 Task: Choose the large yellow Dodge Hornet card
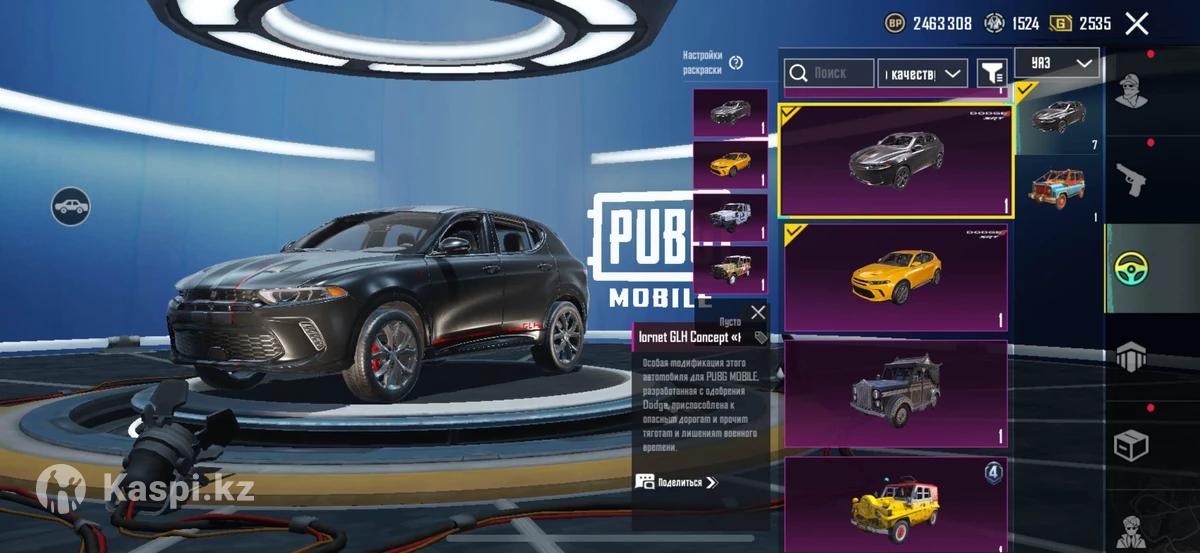click(896, 277)
